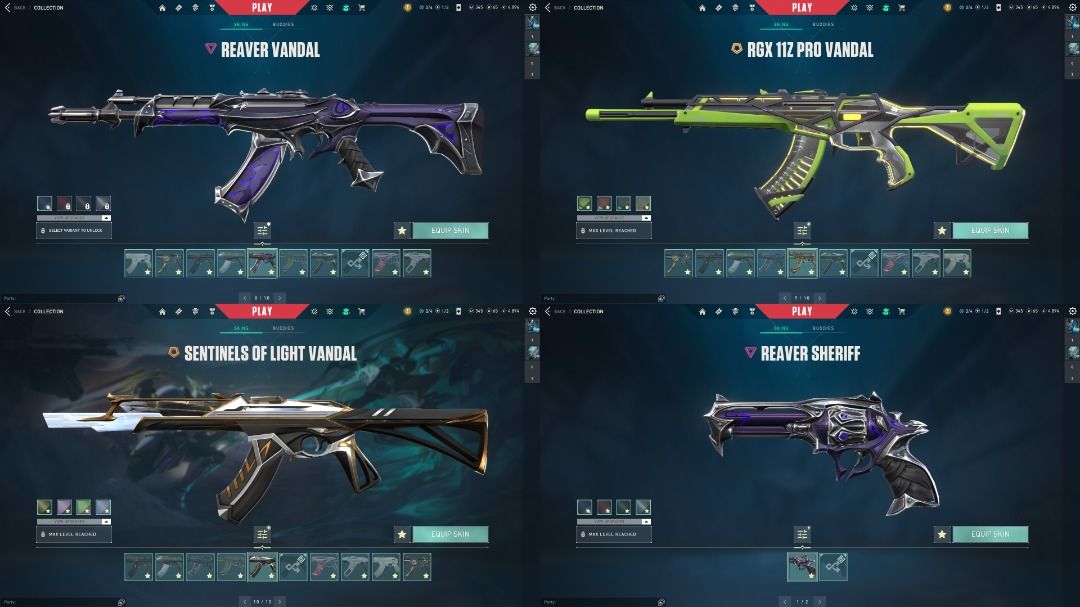Screen dimensions: 1080x607
Task: Open the filter sliders in the RGX Vandal panel
Action: (x=802, y=231)
